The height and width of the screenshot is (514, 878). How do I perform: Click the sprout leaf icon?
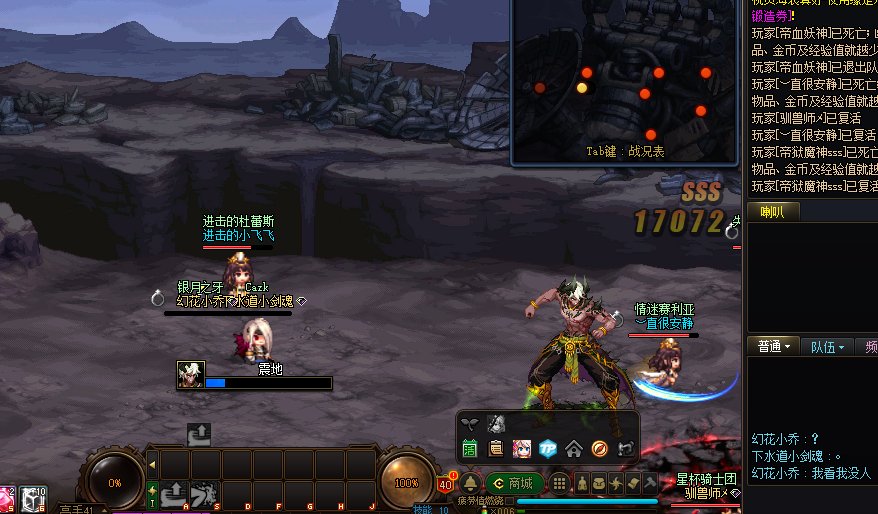click(x=470, y=423)
